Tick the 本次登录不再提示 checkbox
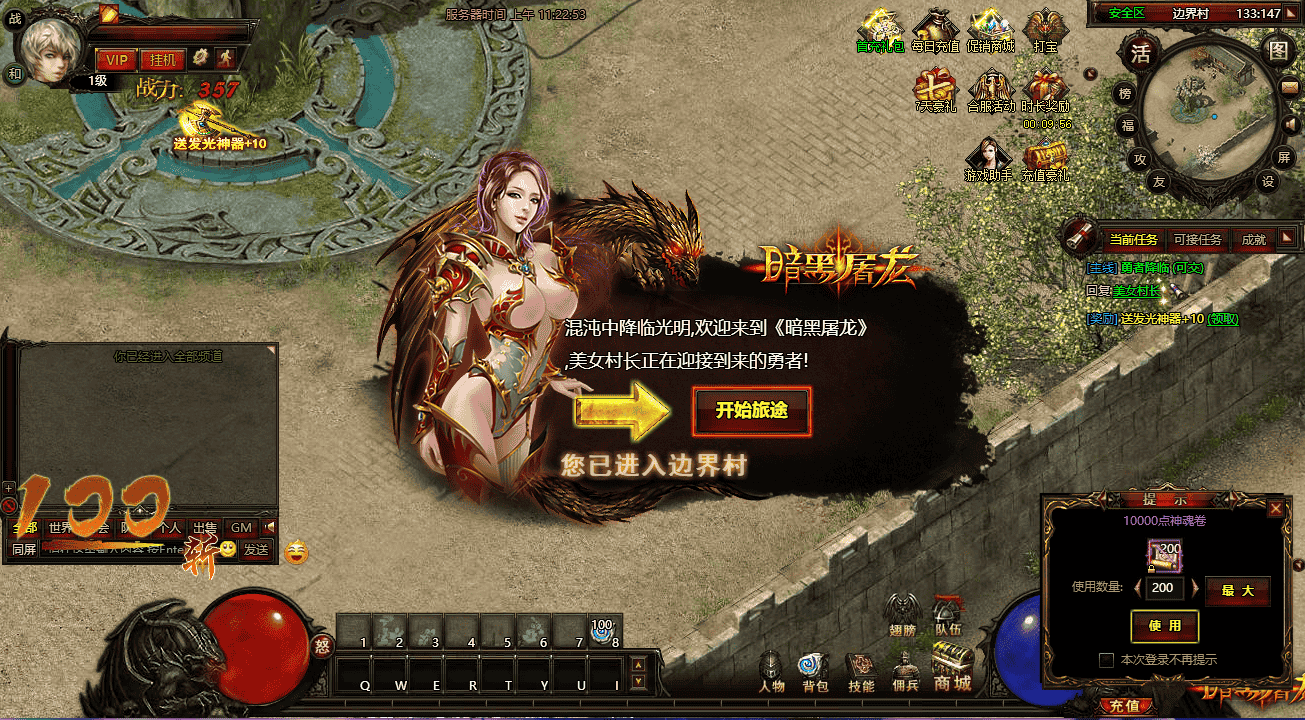 [x=1106, y=660]
